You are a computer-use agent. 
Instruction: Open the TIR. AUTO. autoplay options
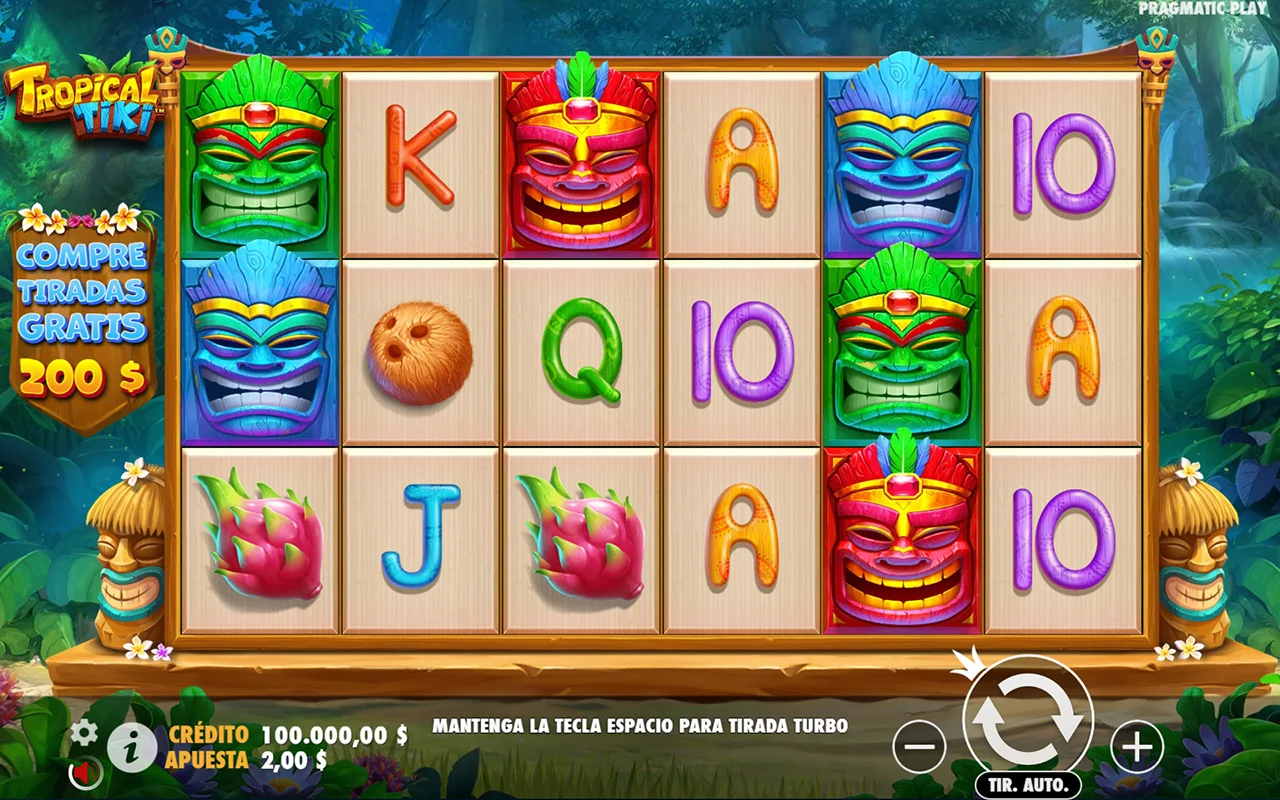tap(1027, 784)
